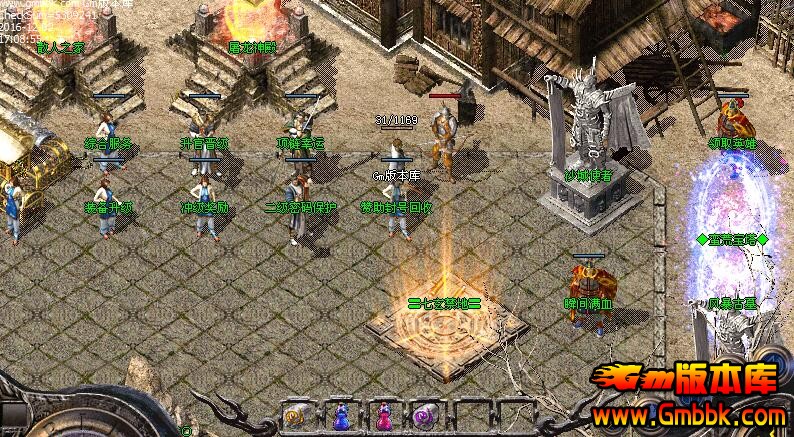
Task: Drink the pink potion from the hotbar
Action: tap(383, 416)
